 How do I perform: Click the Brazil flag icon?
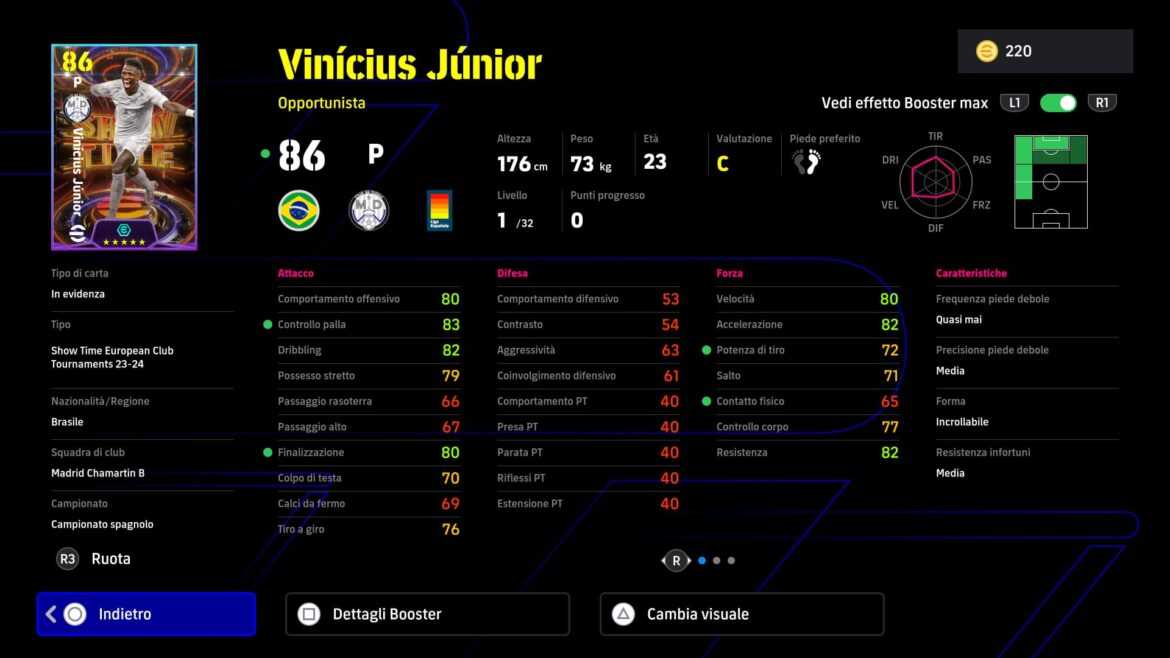(x=299, y=211)
